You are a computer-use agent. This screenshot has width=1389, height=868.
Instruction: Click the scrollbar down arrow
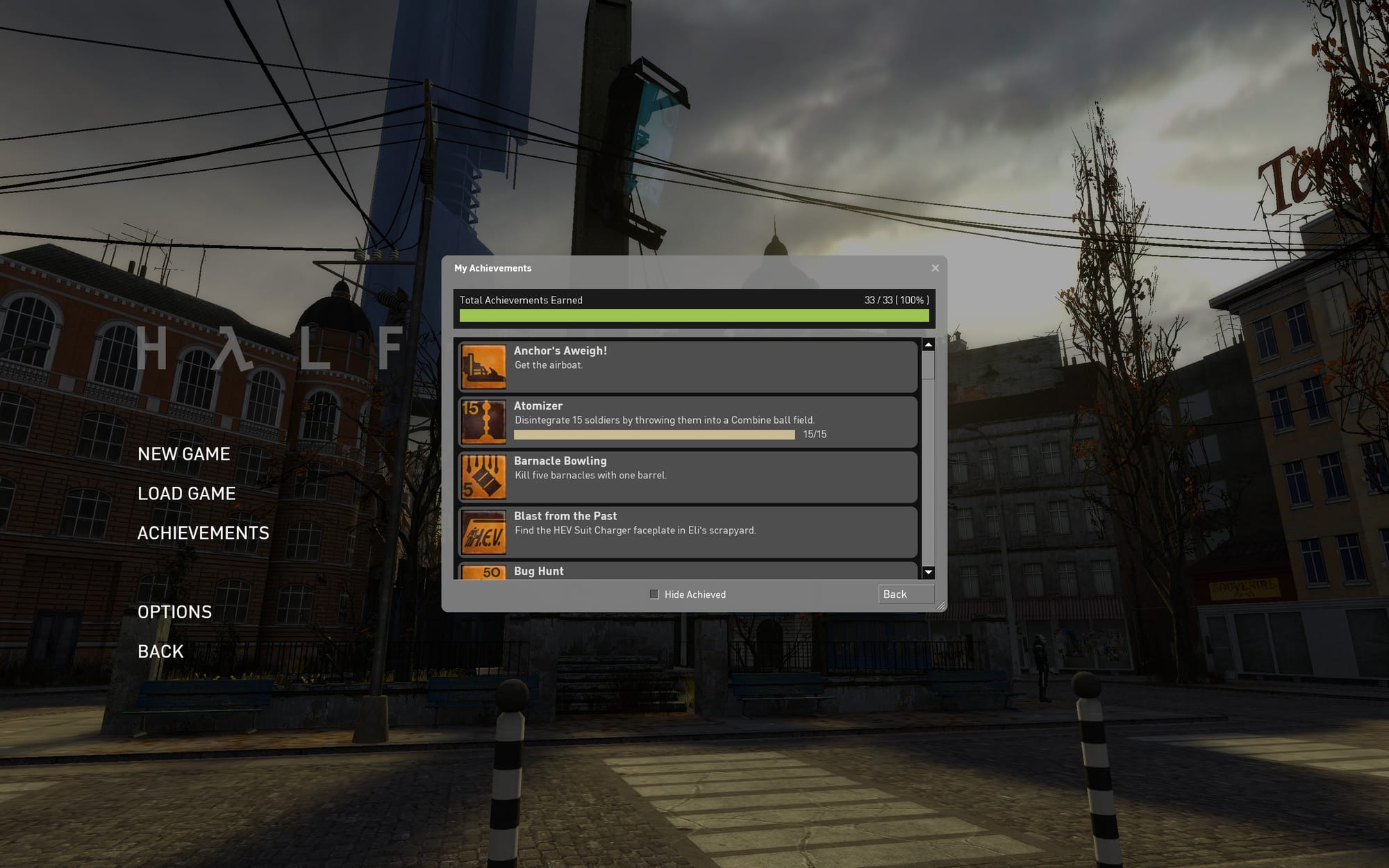[x=928, y=571]
